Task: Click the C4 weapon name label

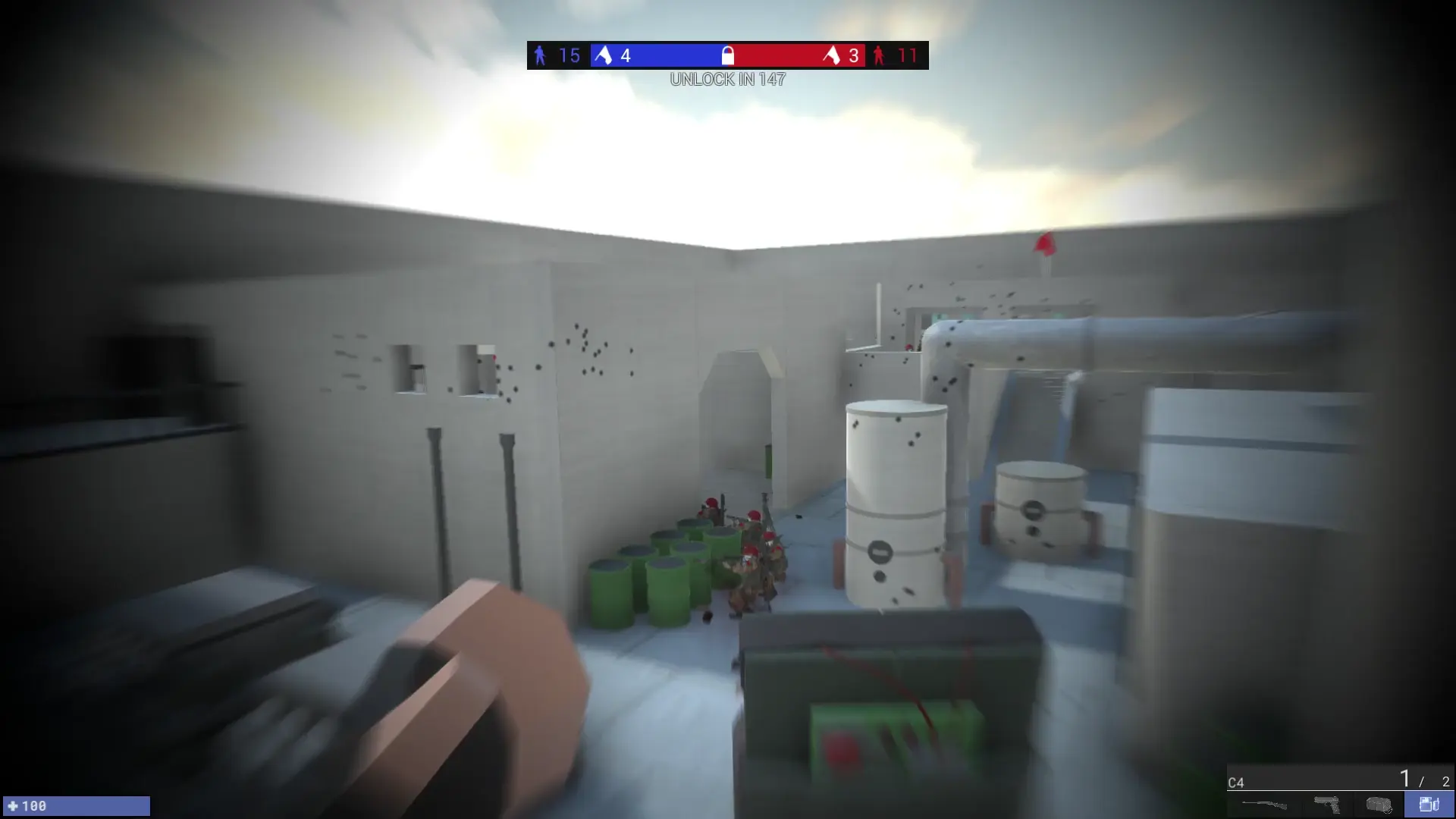Action: (1236, 781)
